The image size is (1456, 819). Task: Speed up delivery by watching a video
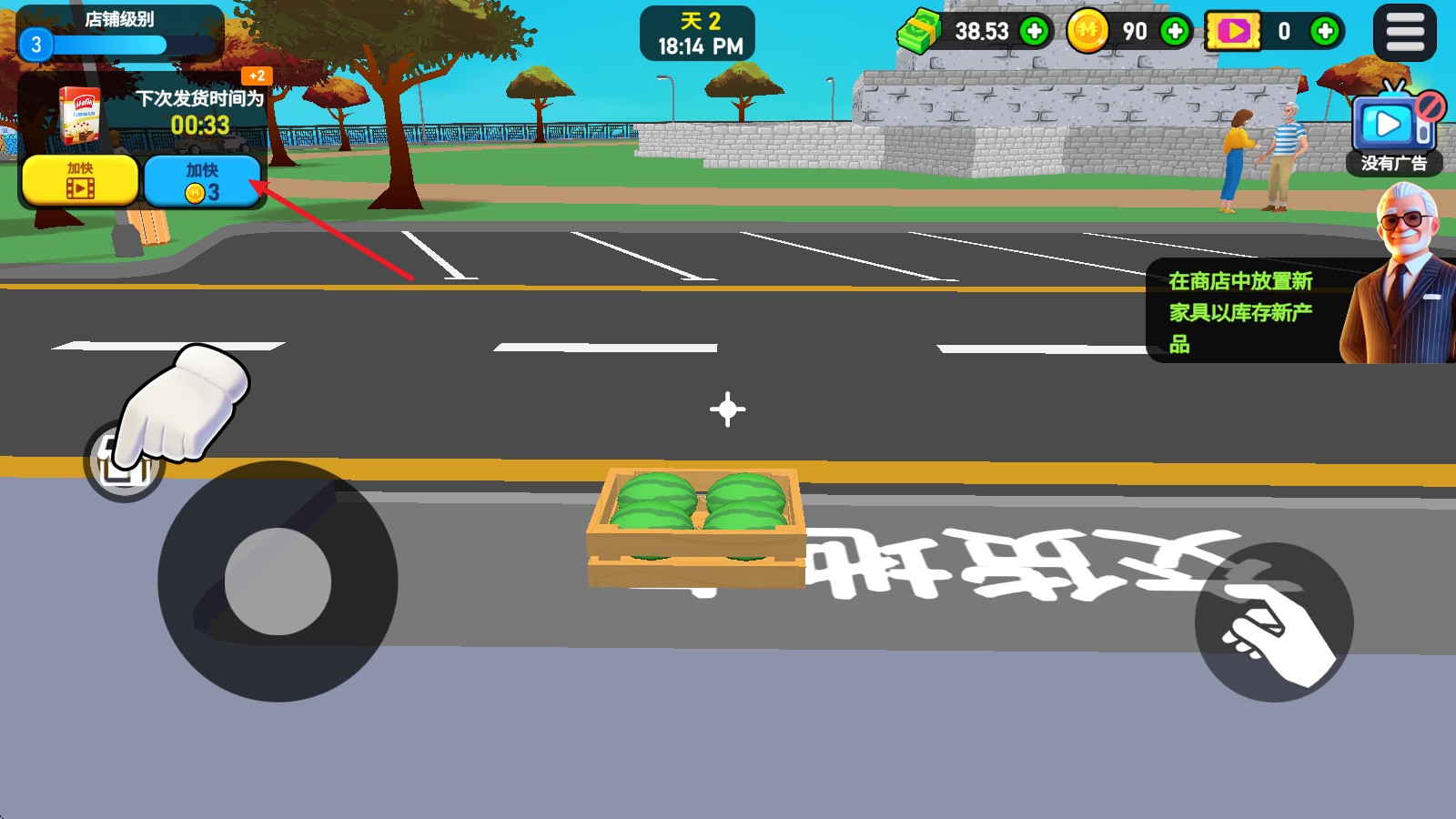tap(80, 179)
